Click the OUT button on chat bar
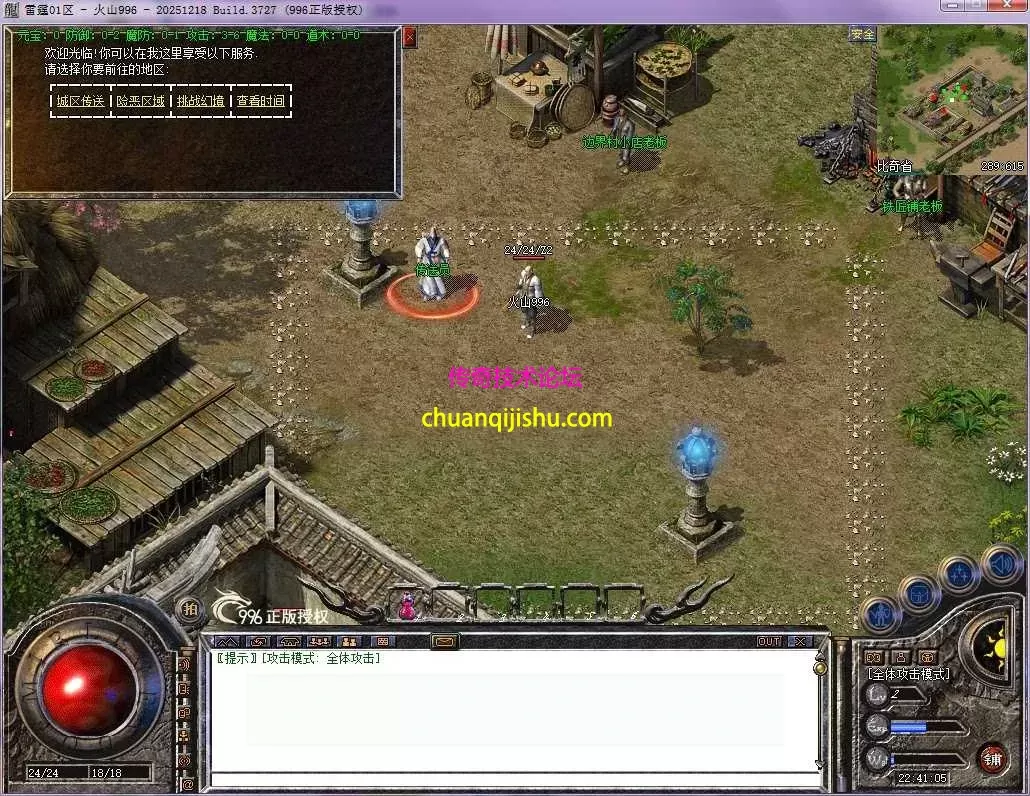 pos(768,641)
